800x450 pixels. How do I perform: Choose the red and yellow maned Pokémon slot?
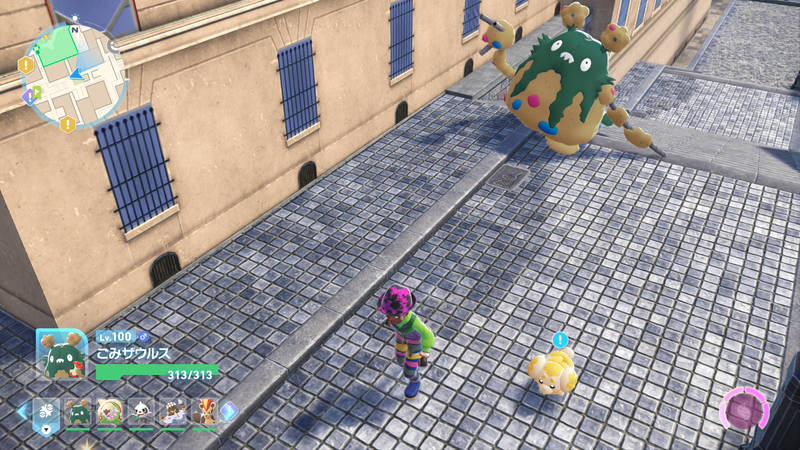[x=203, y=411]
